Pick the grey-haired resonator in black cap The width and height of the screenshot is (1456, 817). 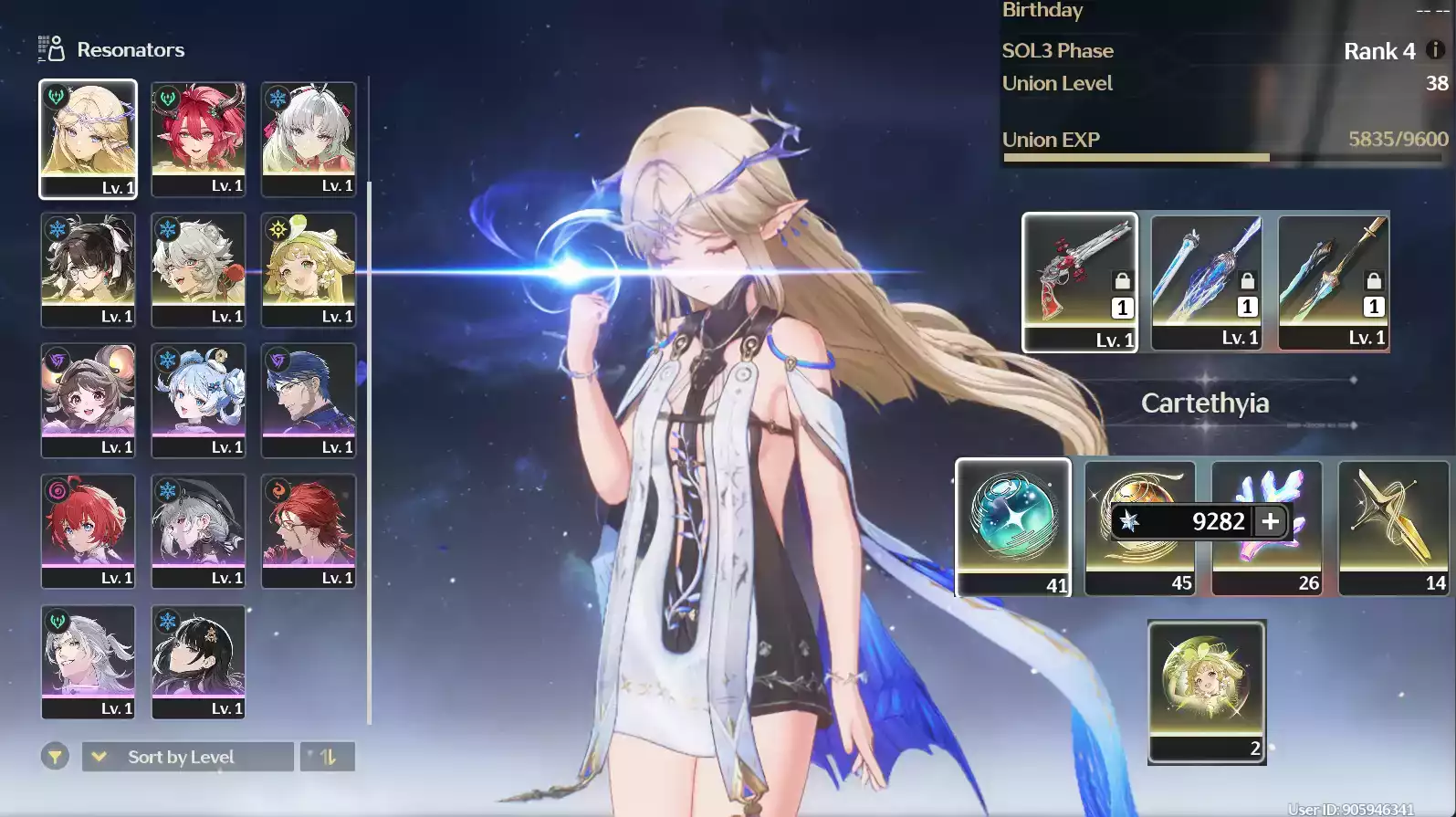coord(198,530)
